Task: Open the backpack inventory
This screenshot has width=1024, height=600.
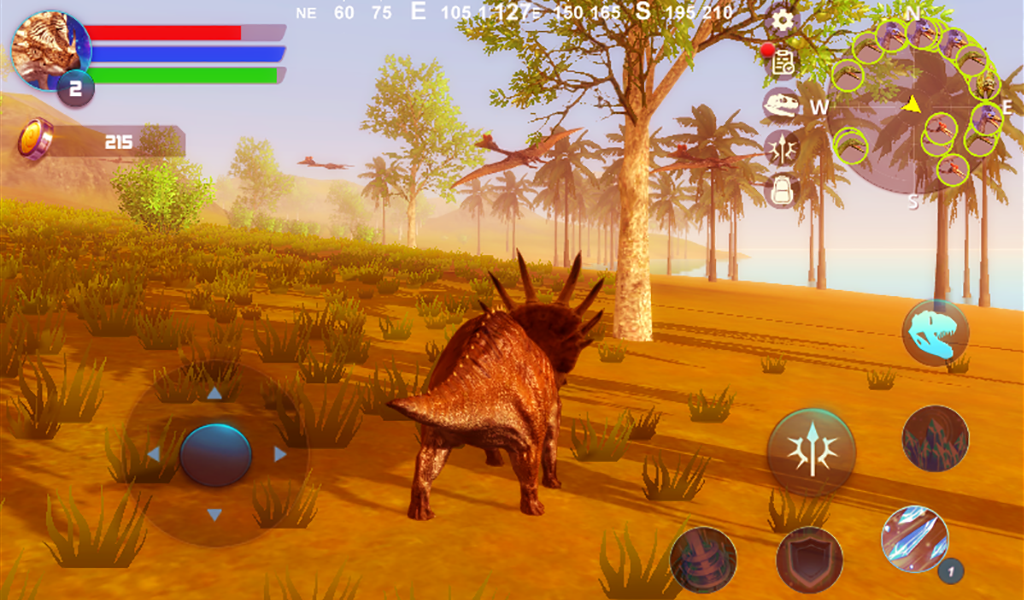Action: point(782,190)
